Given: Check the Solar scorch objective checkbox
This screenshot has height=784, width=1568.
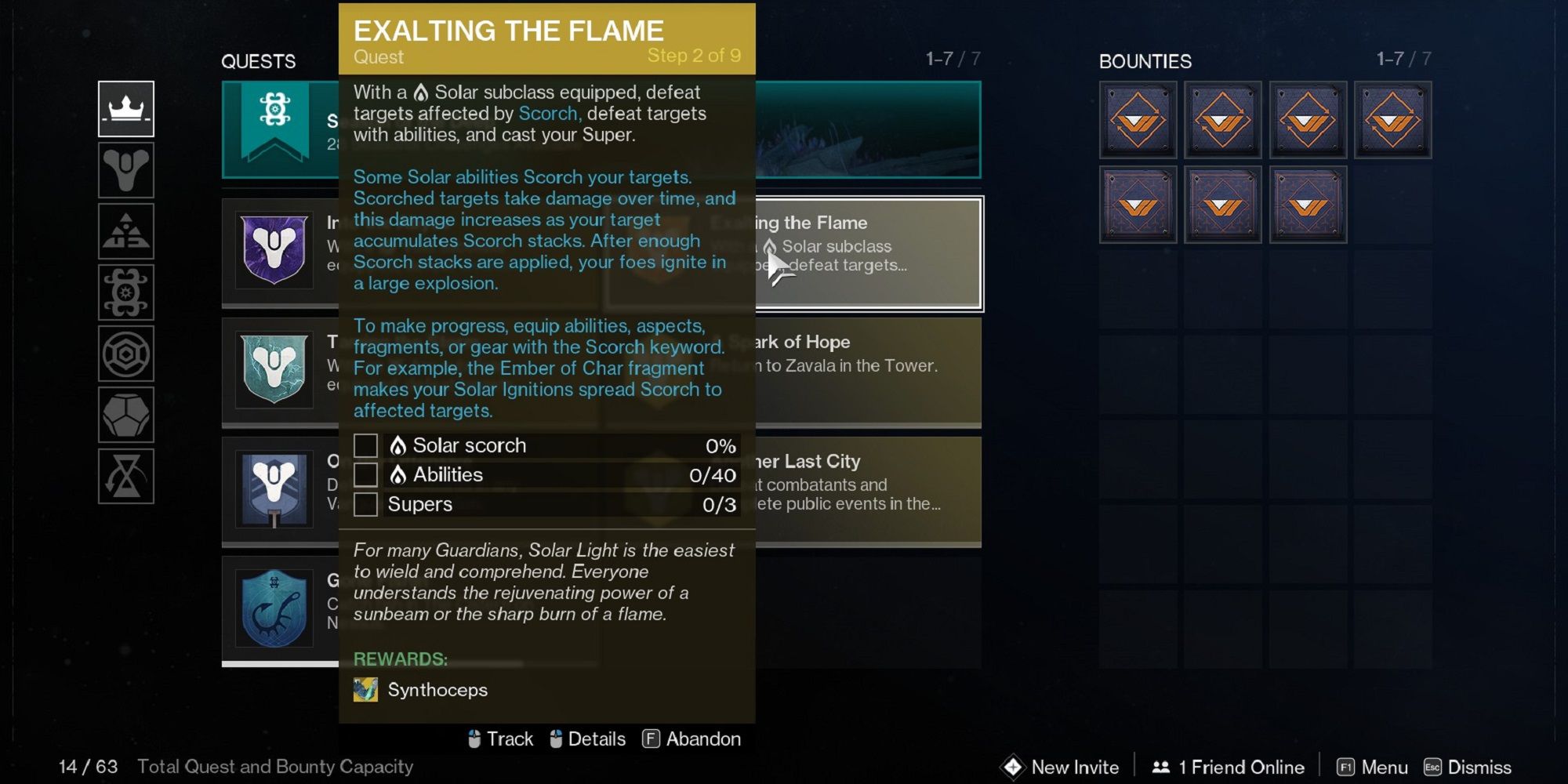Looking at the screenshot, I should 365,445.
